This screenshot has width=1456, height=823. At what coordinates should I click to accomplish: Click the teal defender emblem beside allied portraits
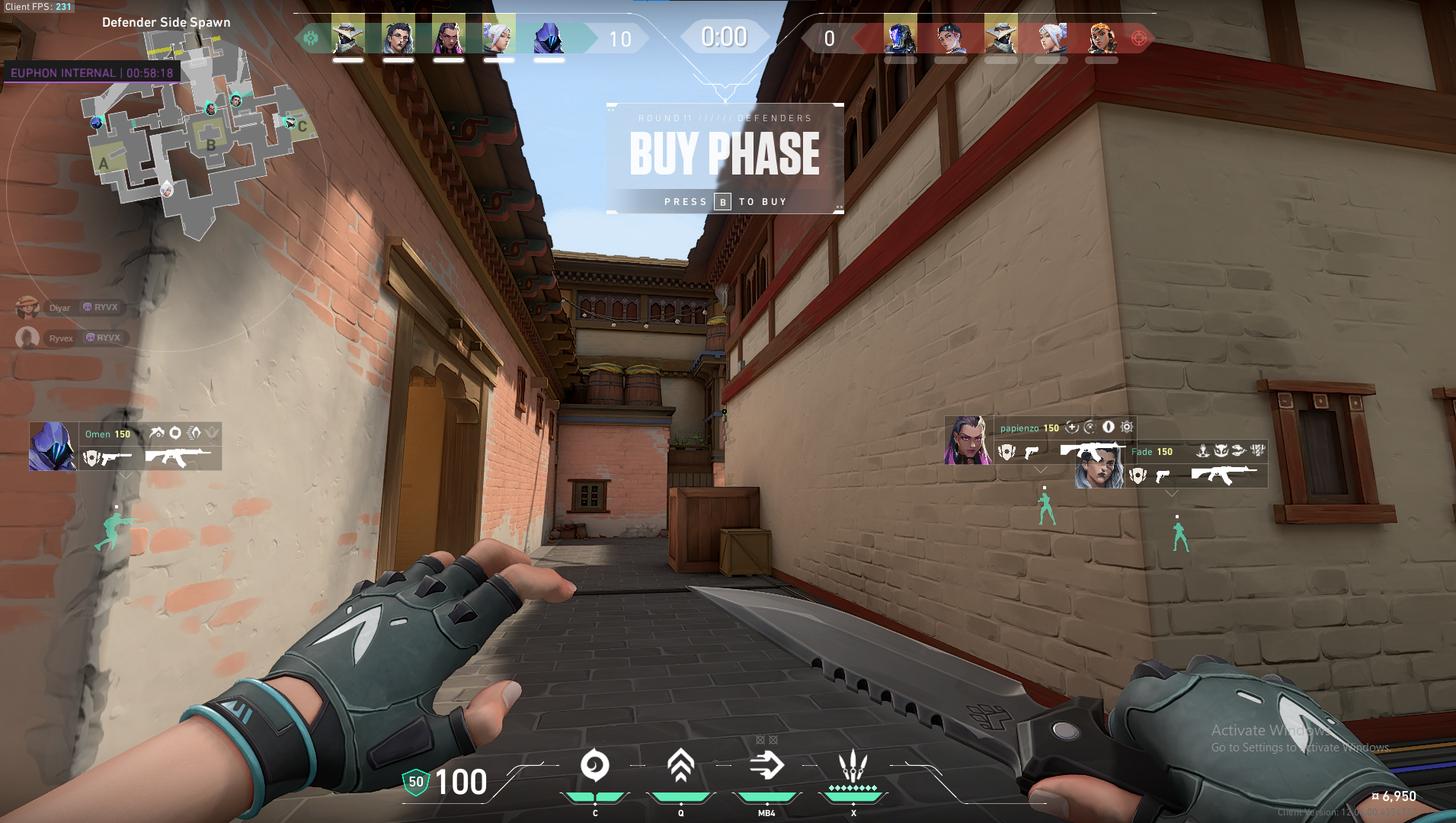click(311, 37)
